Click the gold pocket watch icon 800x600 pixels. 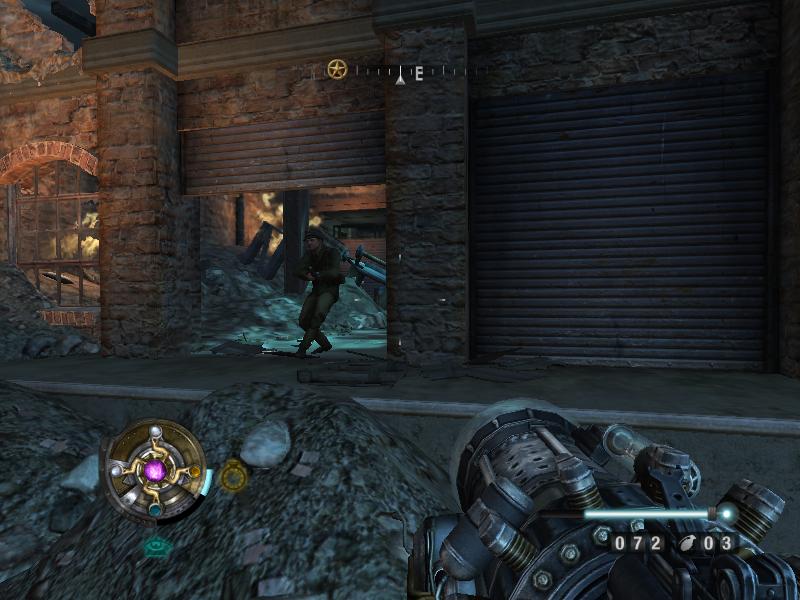233,476
